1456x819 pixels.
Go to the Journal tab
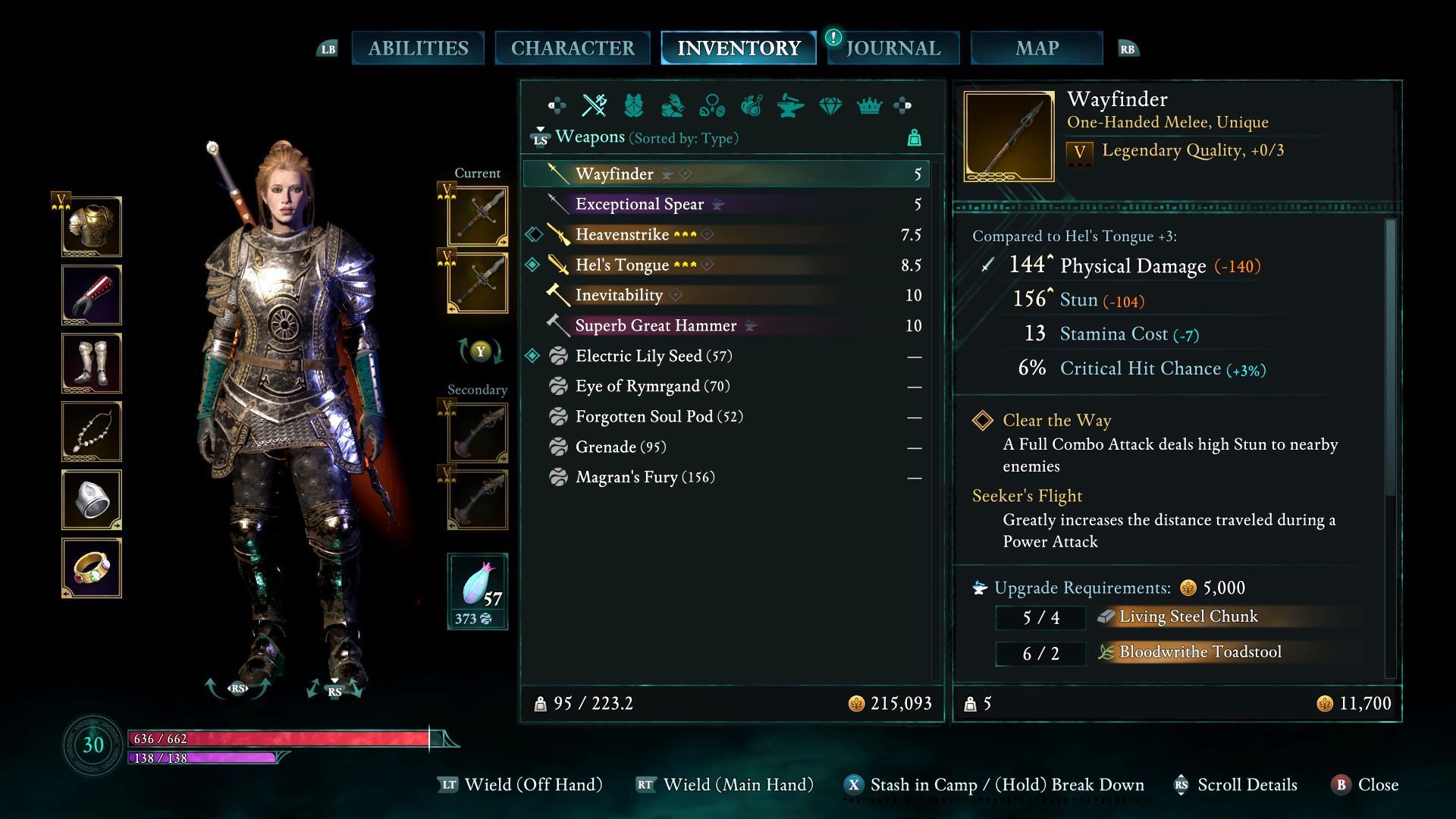pos(893,49)
